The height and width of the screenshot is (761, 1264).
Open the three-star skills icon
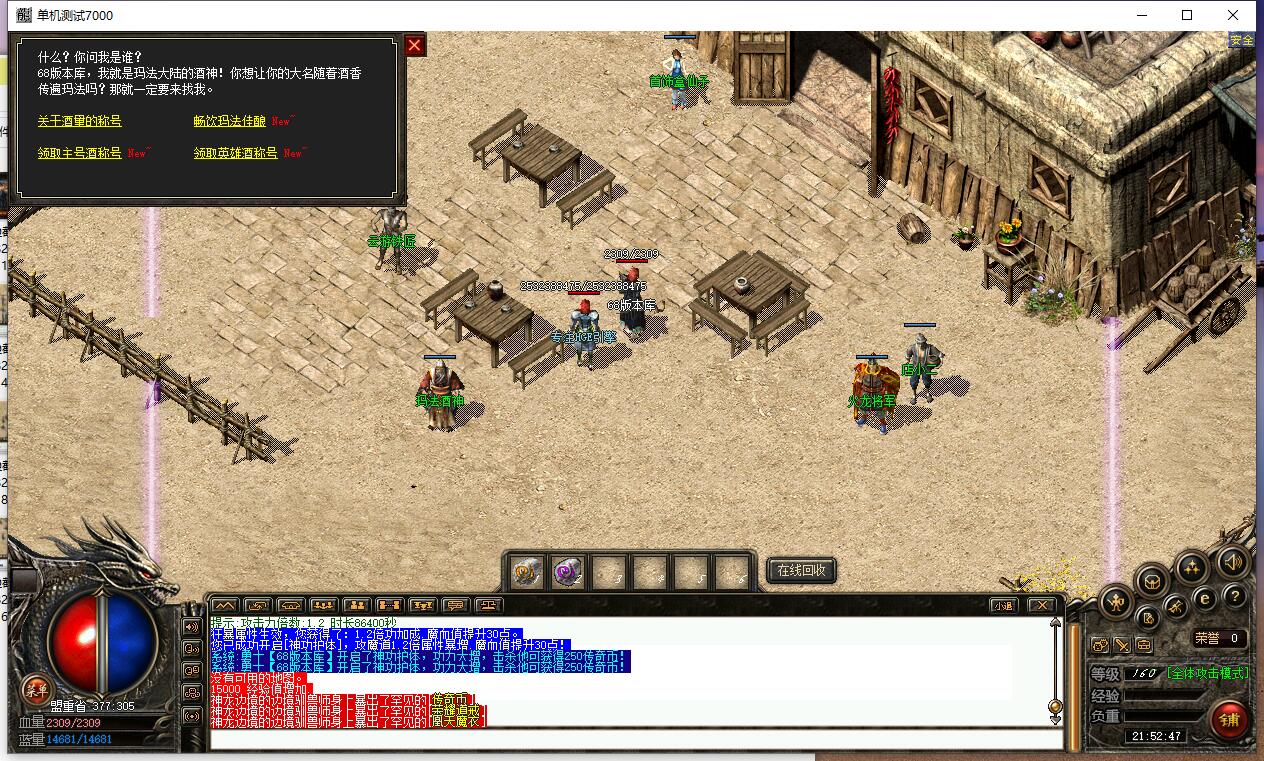1191,568
